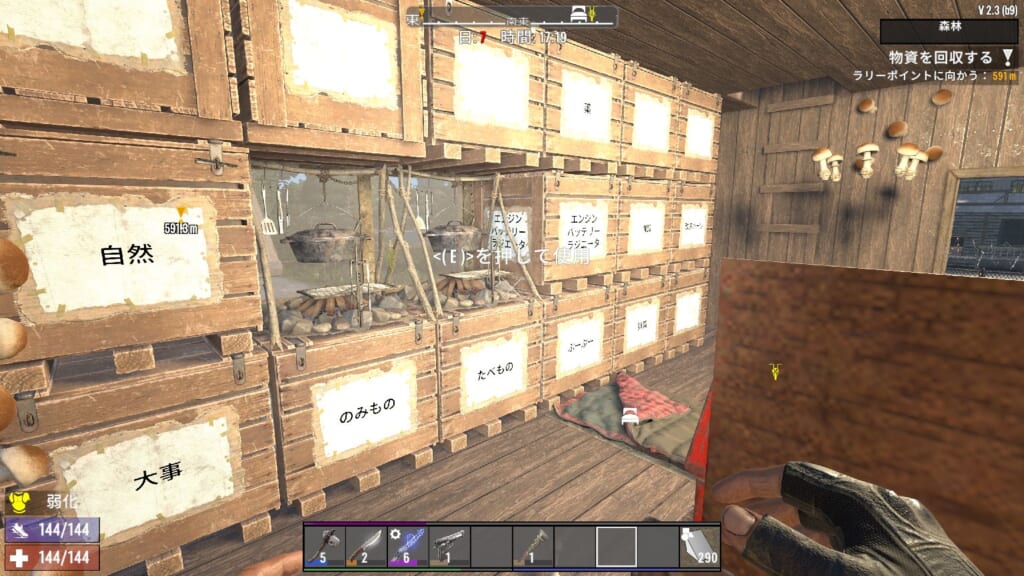The height and width of the screenshot is (576, 1024).
Task: Select the wrench hotbar slot
Action: click(532, 546)
